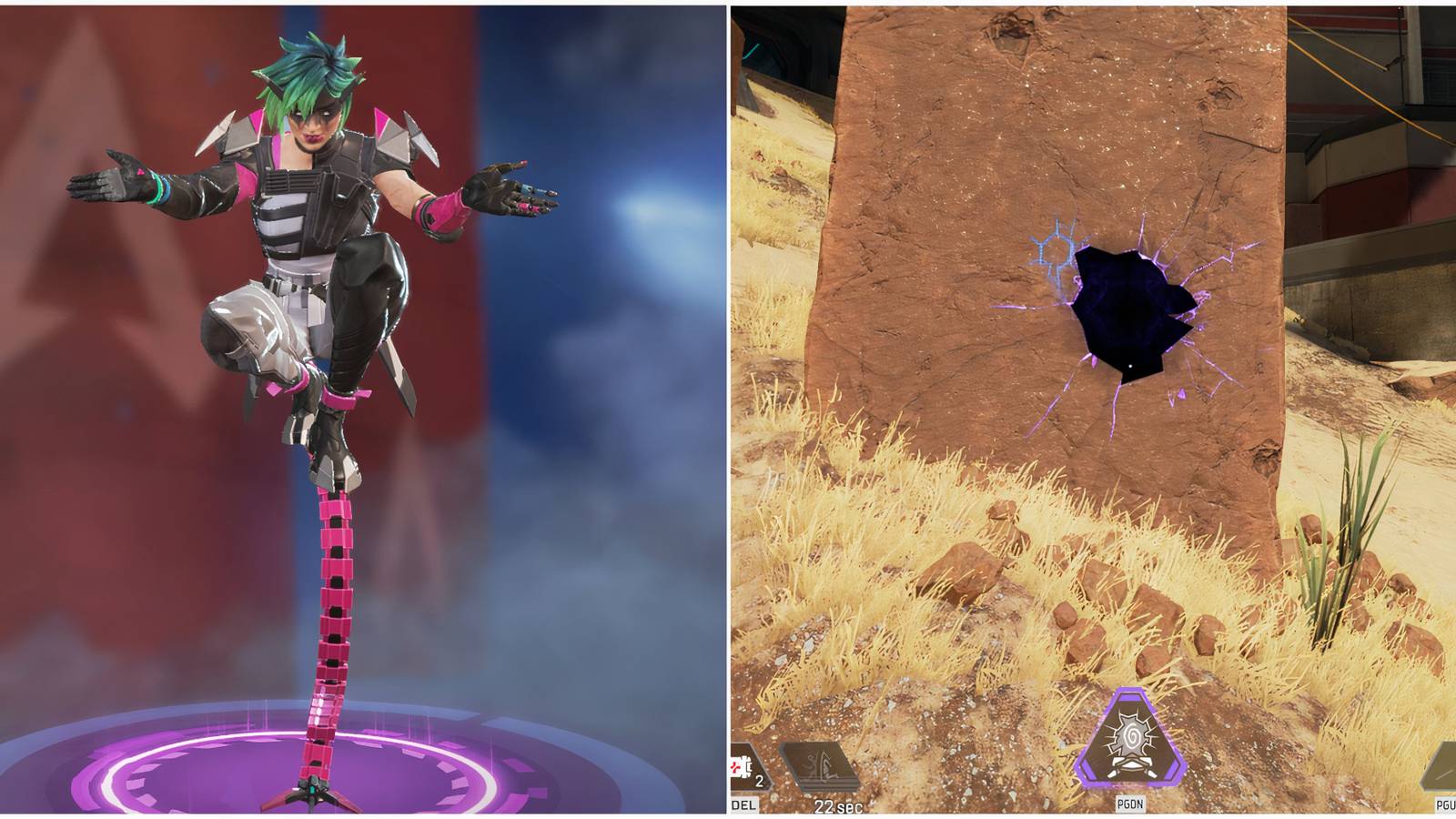1456x819 pixels.
Task: Click the 22 sec cooldown timer
Action: 839,805
